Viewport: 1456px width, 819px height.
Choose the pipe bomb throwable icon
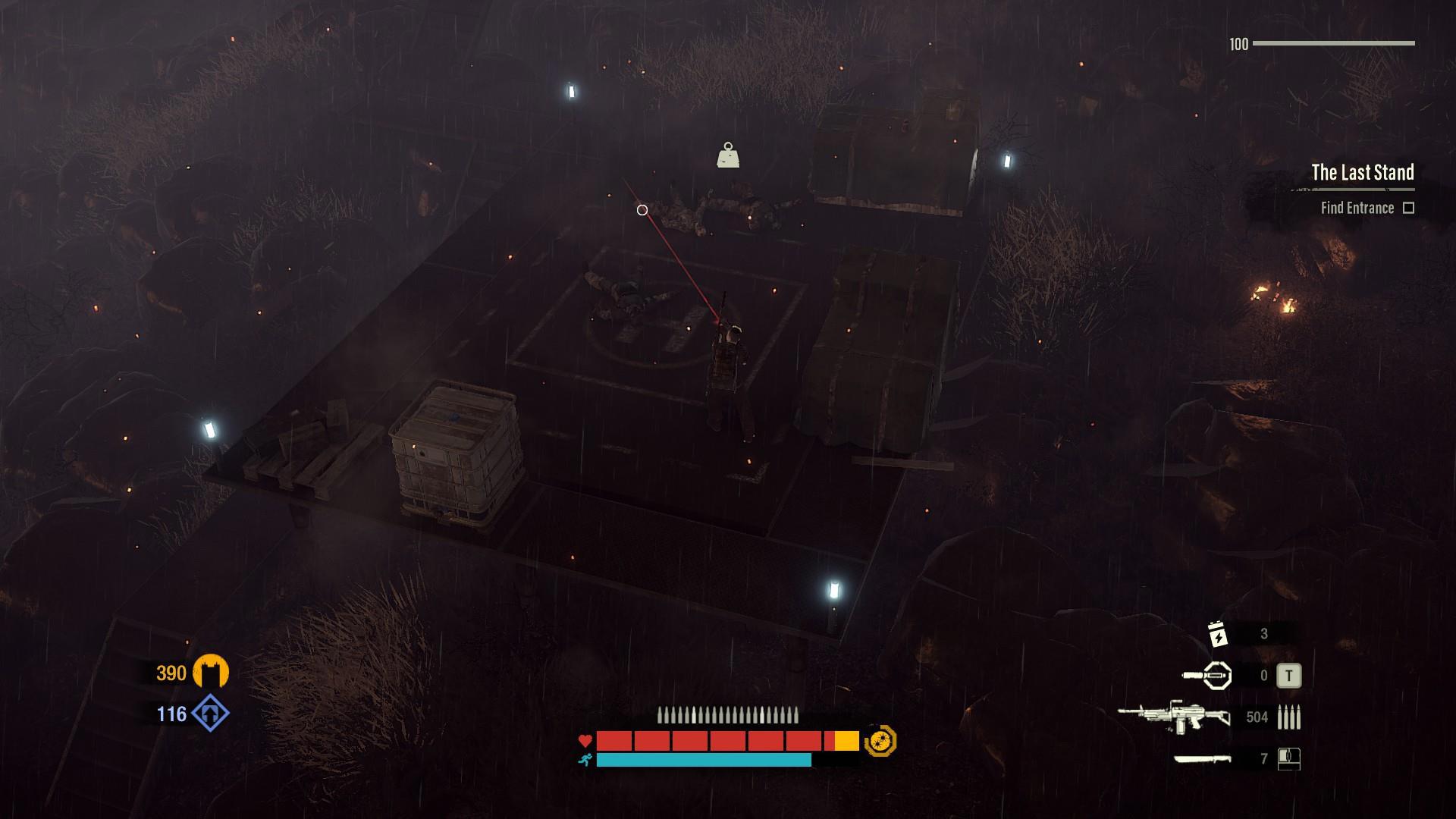(x=1207, y=675)
